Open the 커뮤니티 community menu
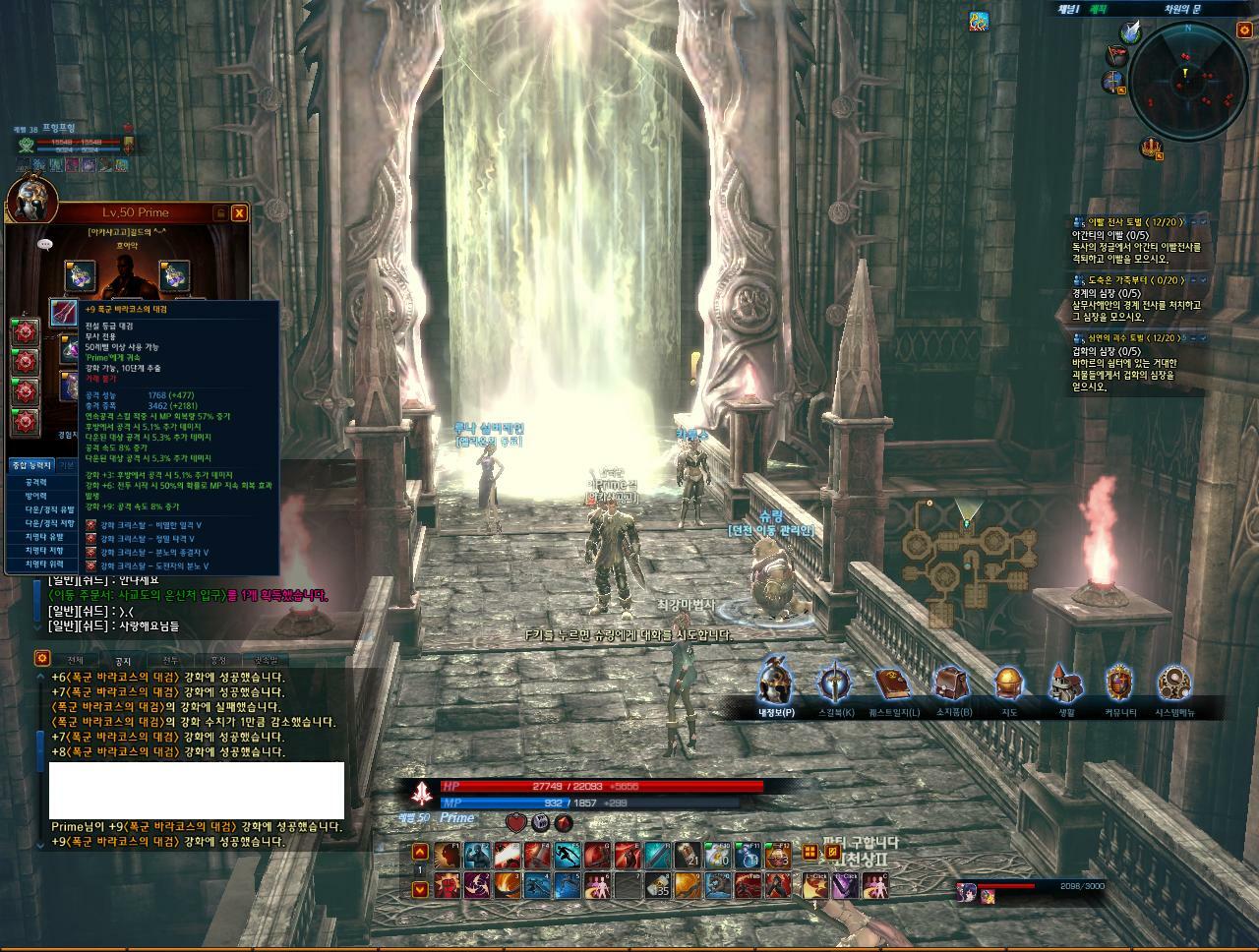This screenshot has height=952, width=1259. click(x=1120, y=682)
